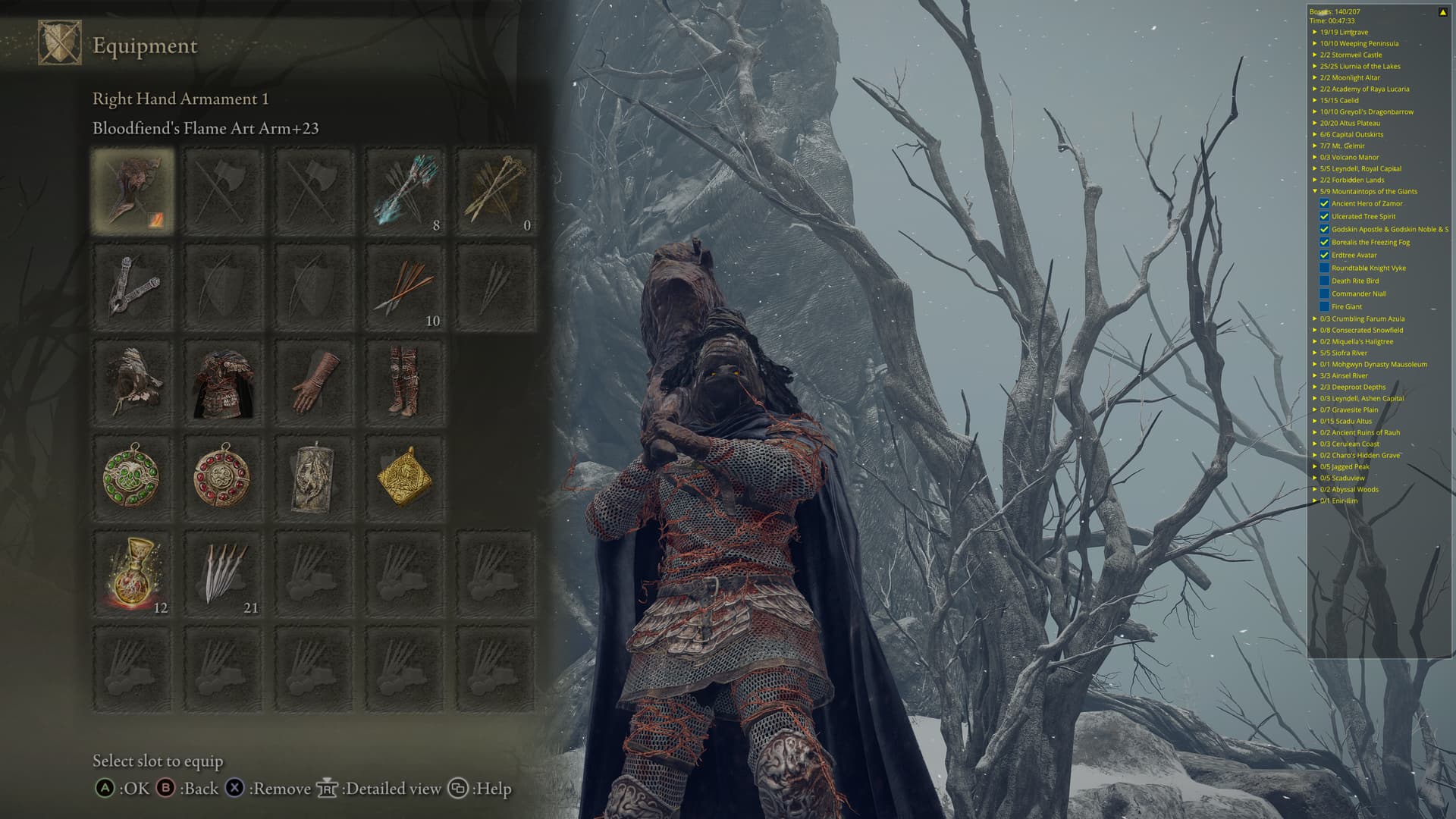Collapse the boss tracker with the yellow triangle
Viewport: 1456px width, 819px height.
pyautogui.click(x=1442, y=12)
